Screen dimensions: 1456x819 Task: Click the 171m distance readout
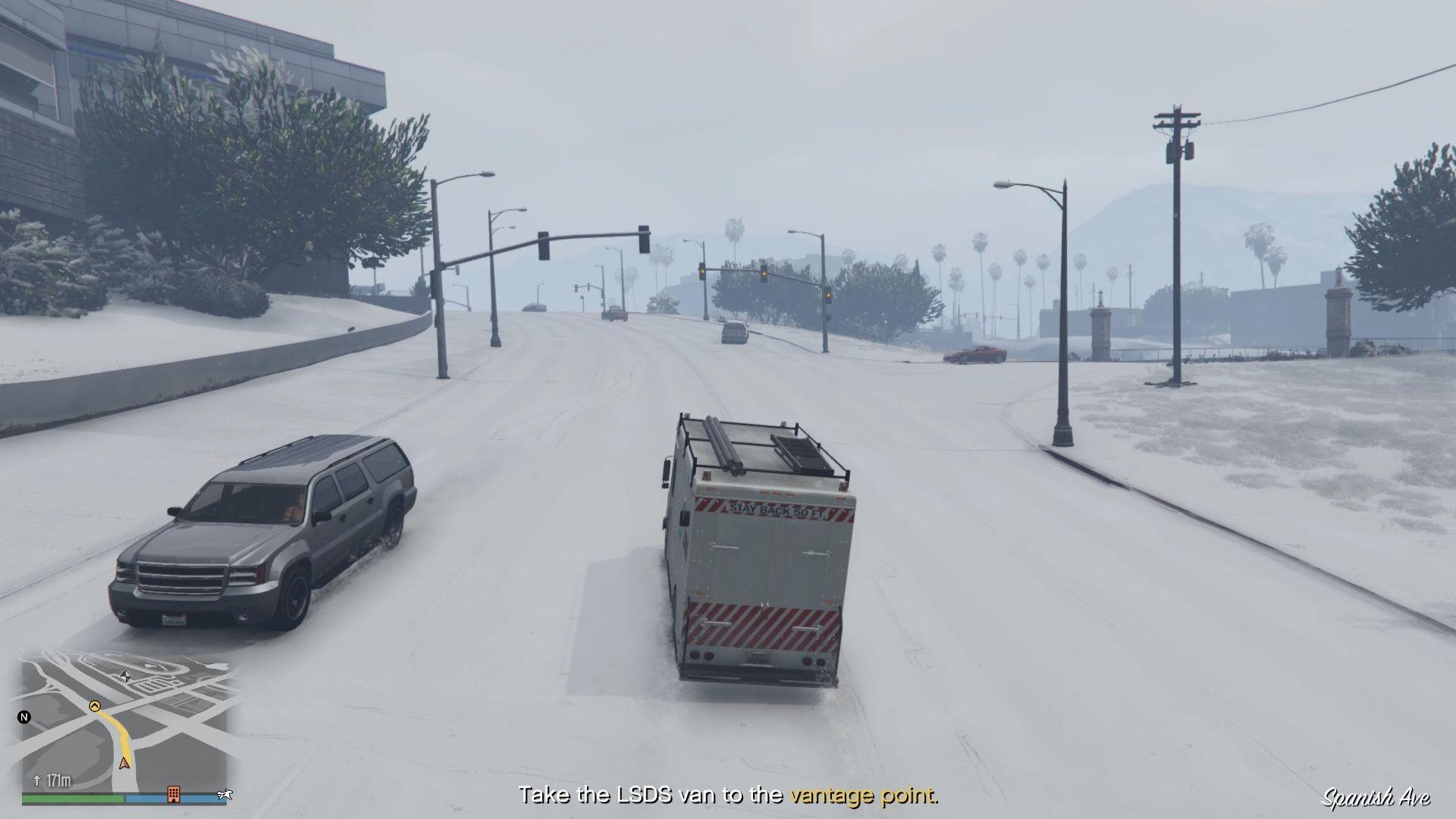[x=60, y=780]
